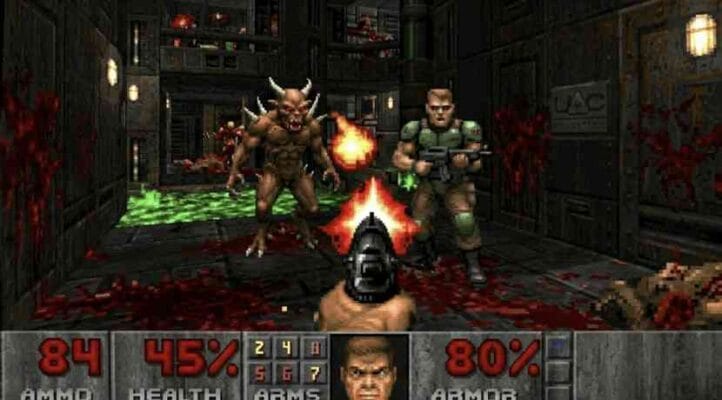Viewport: 722px width, 400px height.
Task: Select weapon slot 2 in the ARMS panel
Action: coord(260,349)
